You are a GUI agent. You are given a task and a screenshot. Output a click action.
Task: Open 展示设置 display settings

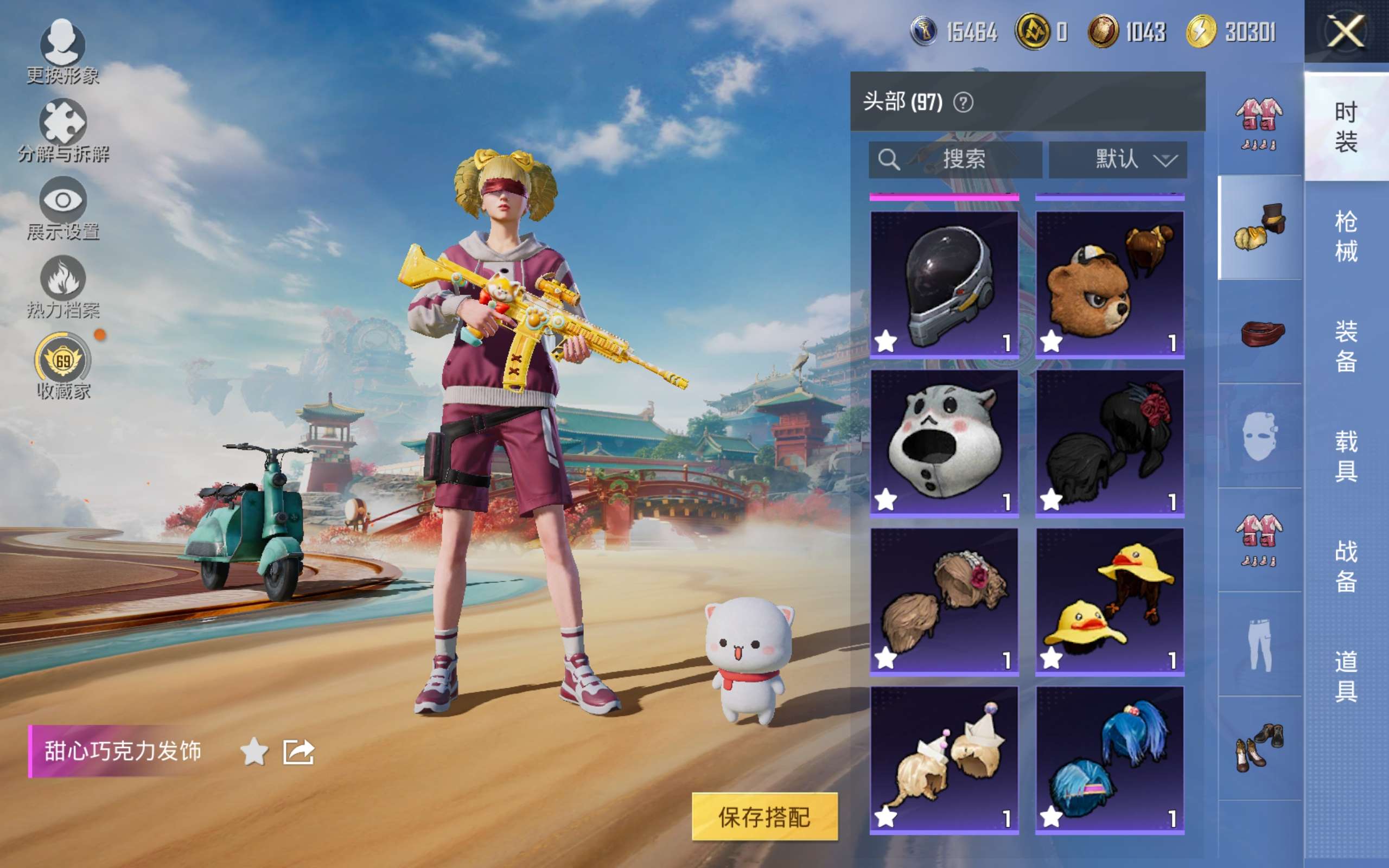[x=62, y=208]
